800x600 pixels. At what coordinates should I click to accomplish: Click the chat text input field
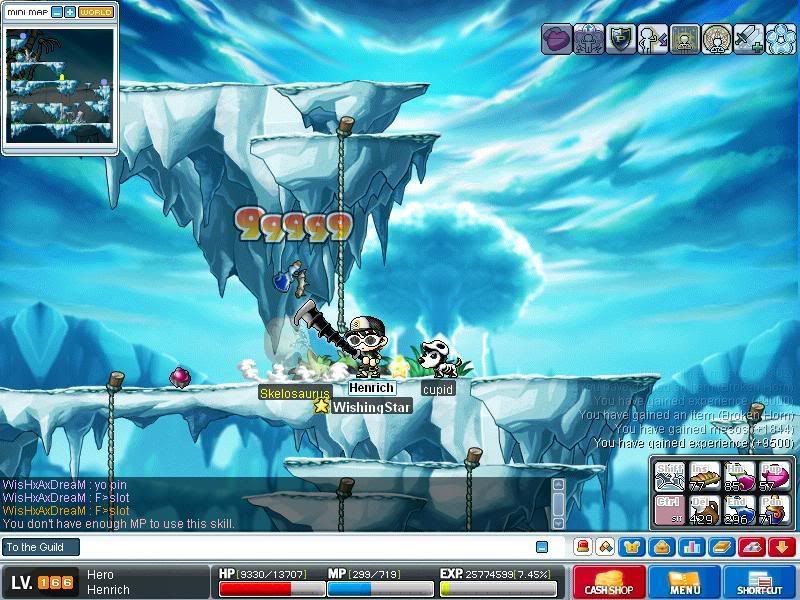click(x=300, y=547)
